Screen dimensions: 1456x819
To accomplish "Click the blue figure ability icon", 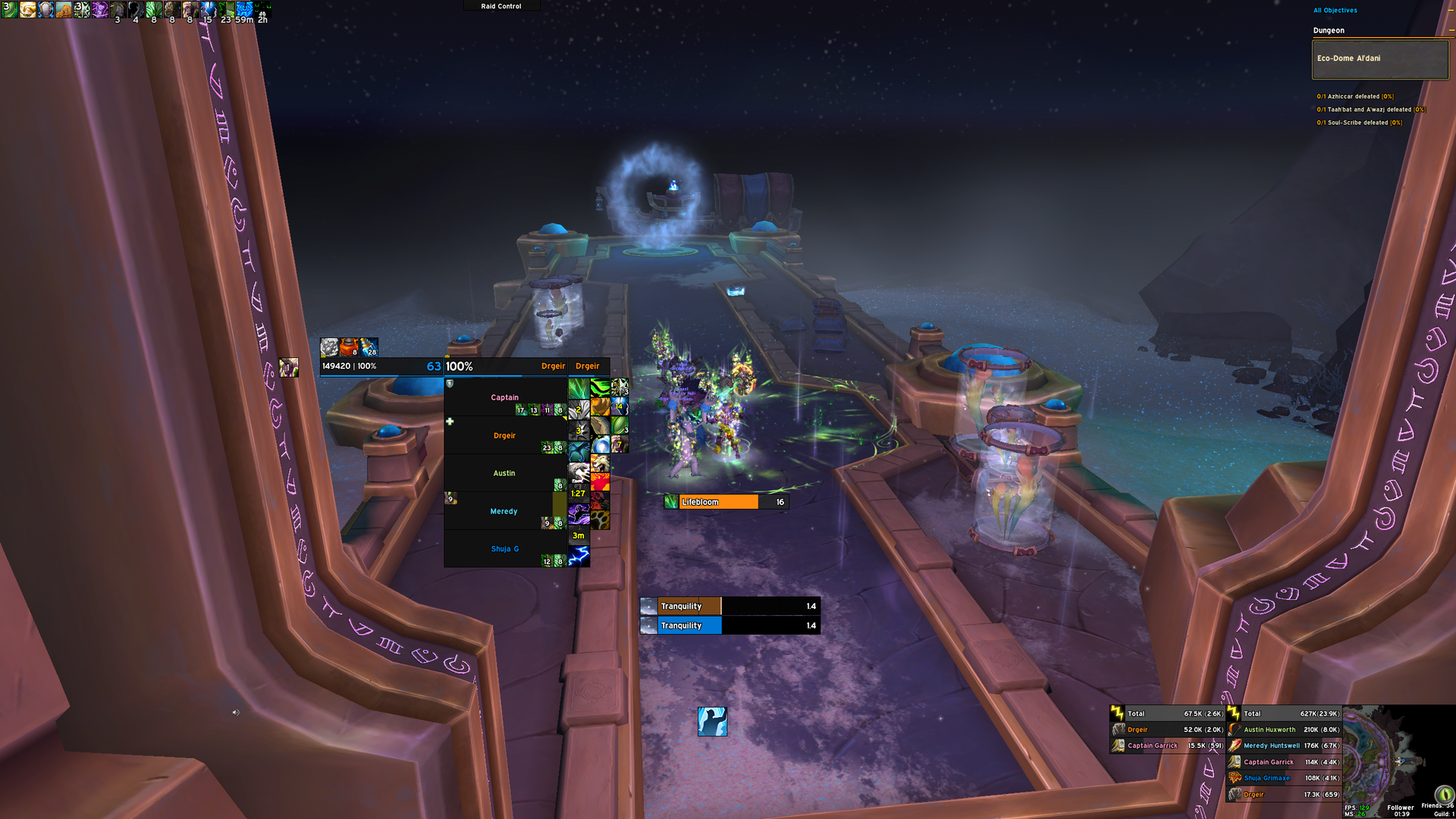I will click(712, 721).
